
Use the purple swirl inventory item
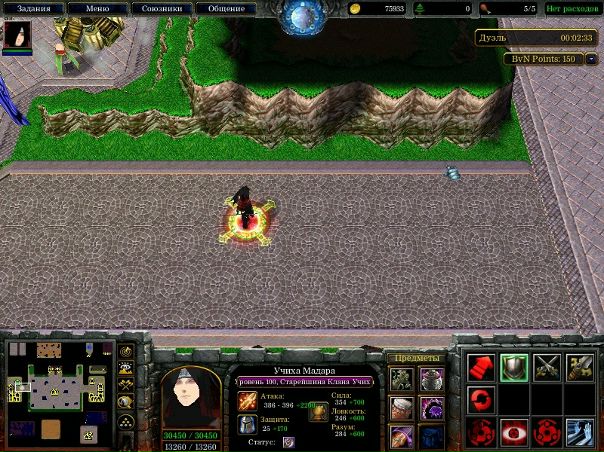(x=431, y=408)
